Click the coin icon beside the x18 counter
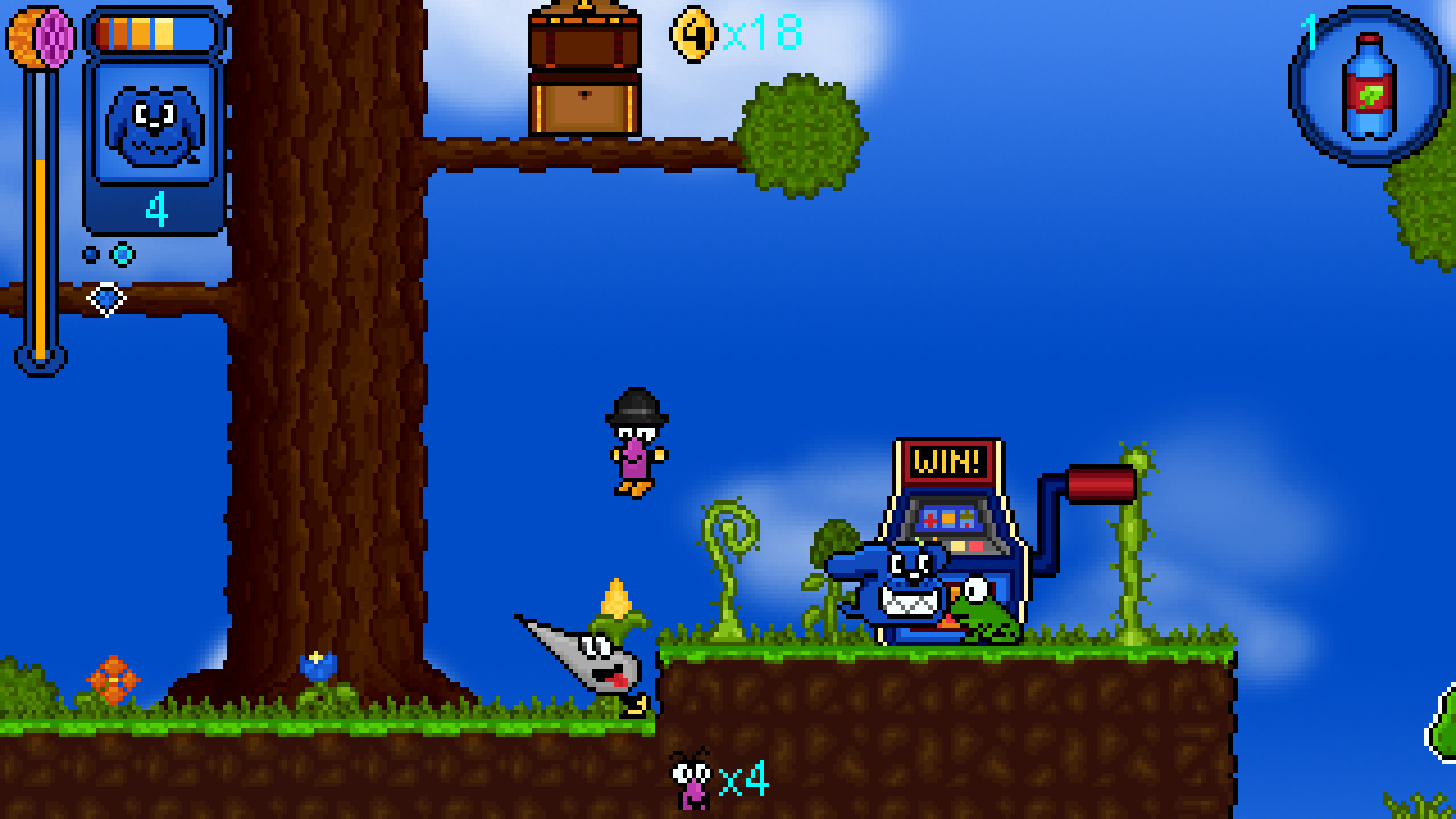Screen dimensions: 1456x819 click(x=692, y=33)
